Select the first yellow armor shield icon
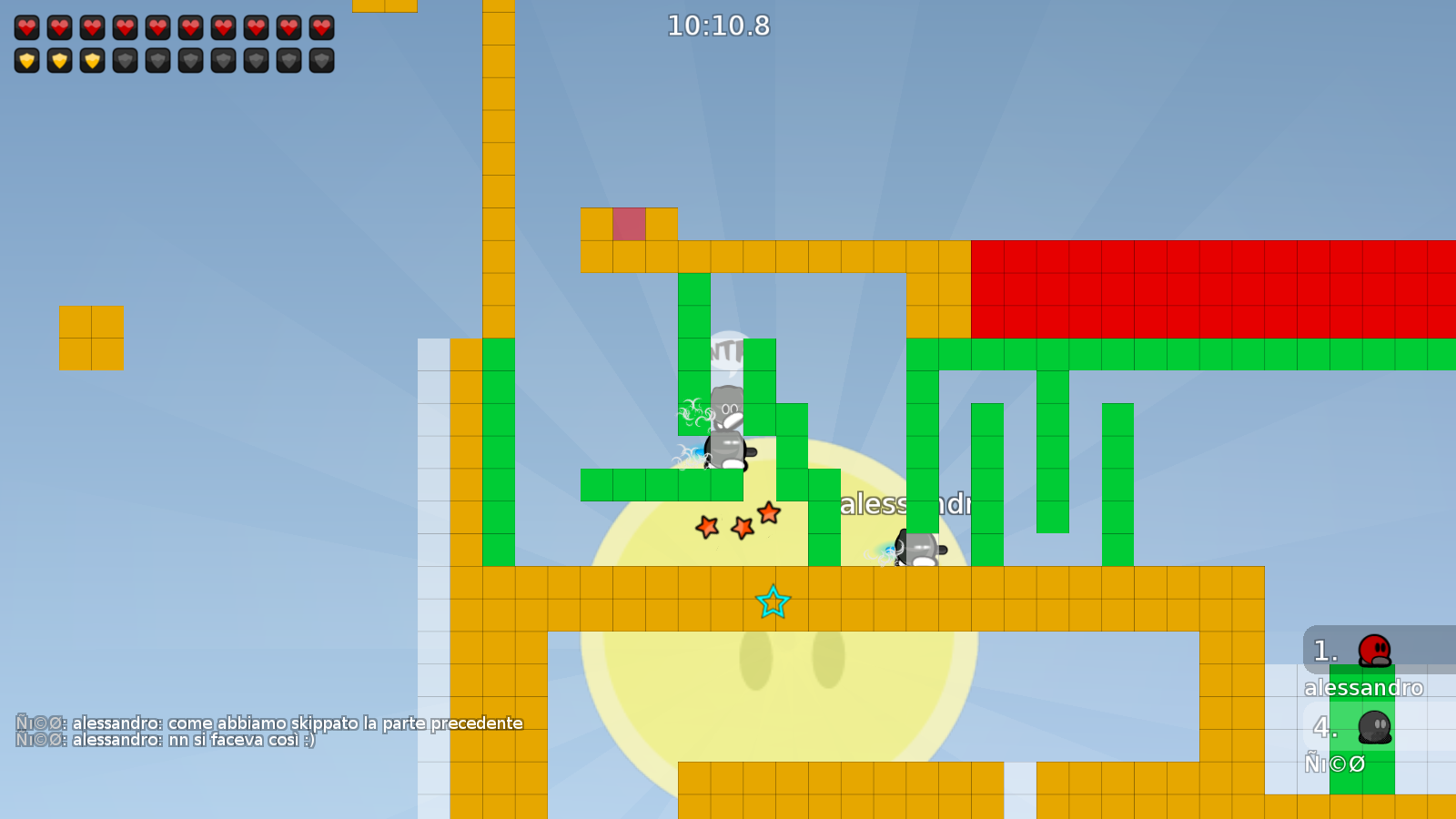1456x819 pixels. coord(27,62)
